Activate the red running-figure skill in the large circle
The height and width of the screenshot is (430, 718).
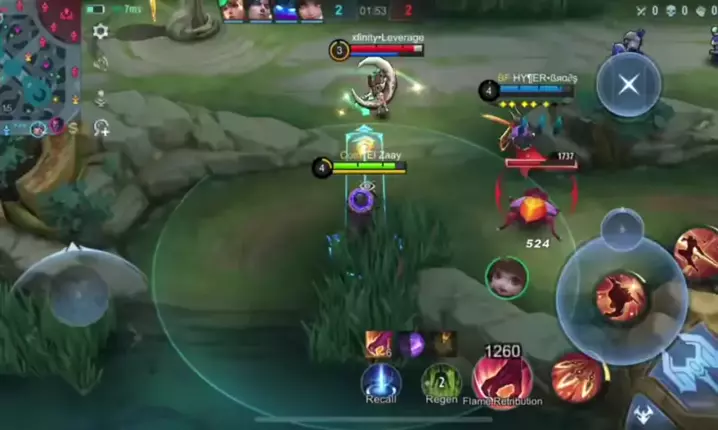tap(621, 296)
